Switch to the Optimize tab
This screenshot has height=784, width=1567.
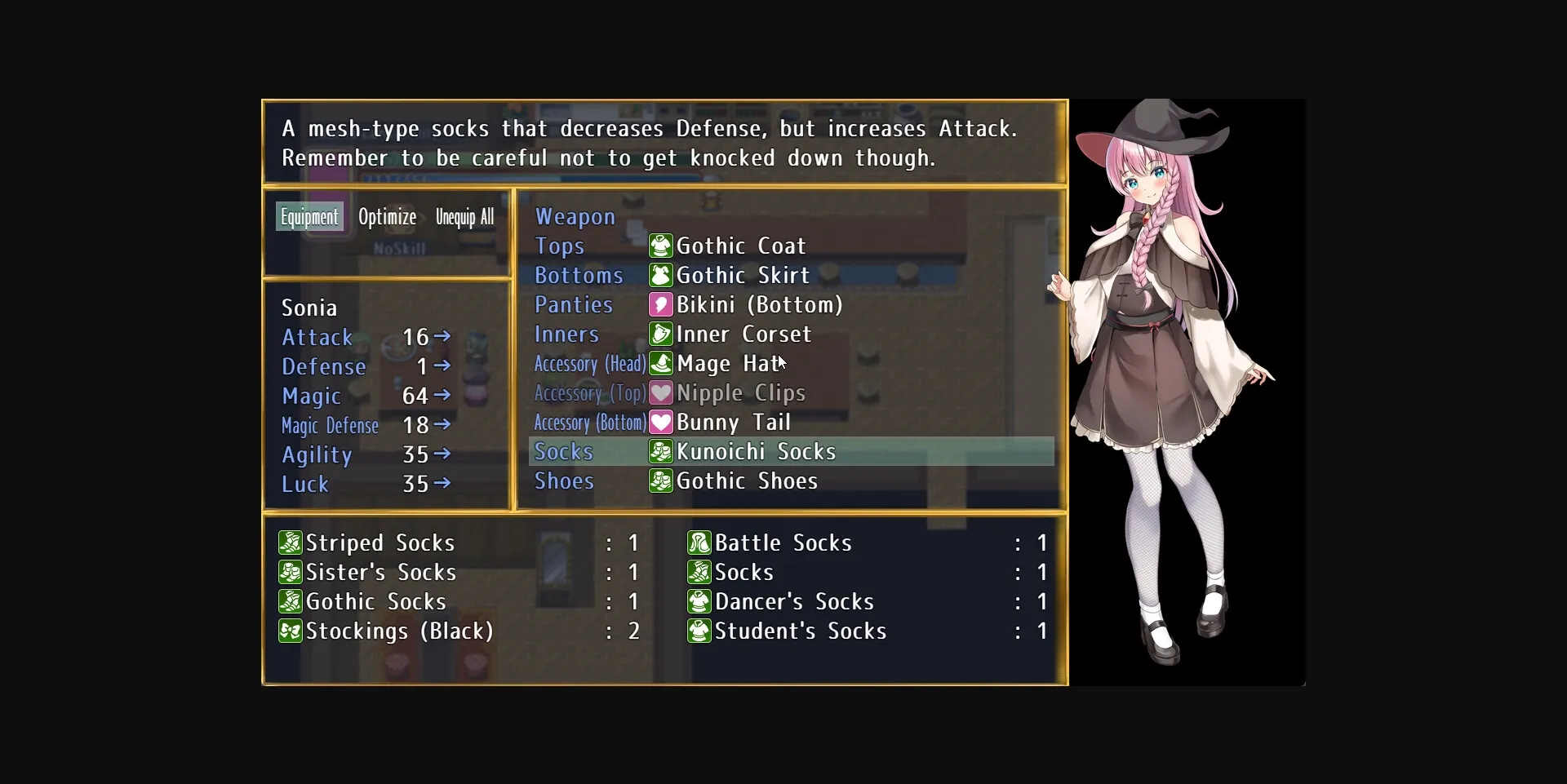pos(388,216)
